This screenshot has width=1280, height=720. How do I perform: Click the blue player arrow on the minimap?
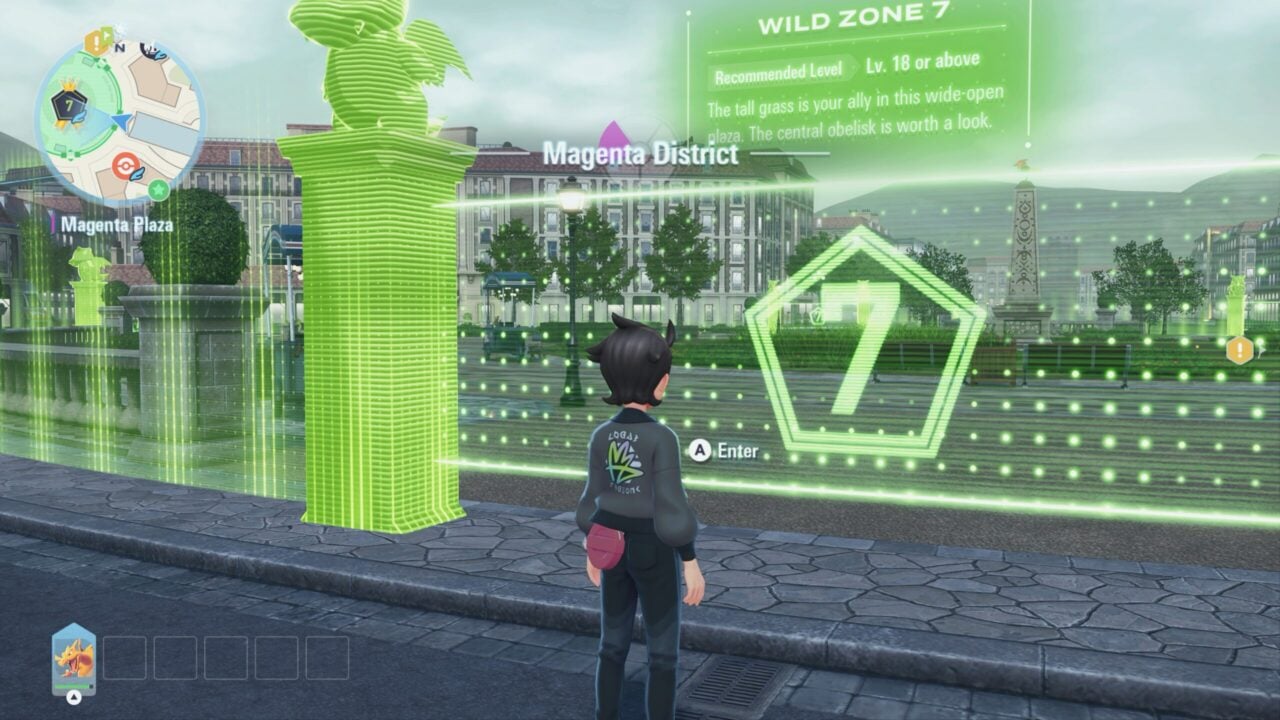click(x=122, y=121)
